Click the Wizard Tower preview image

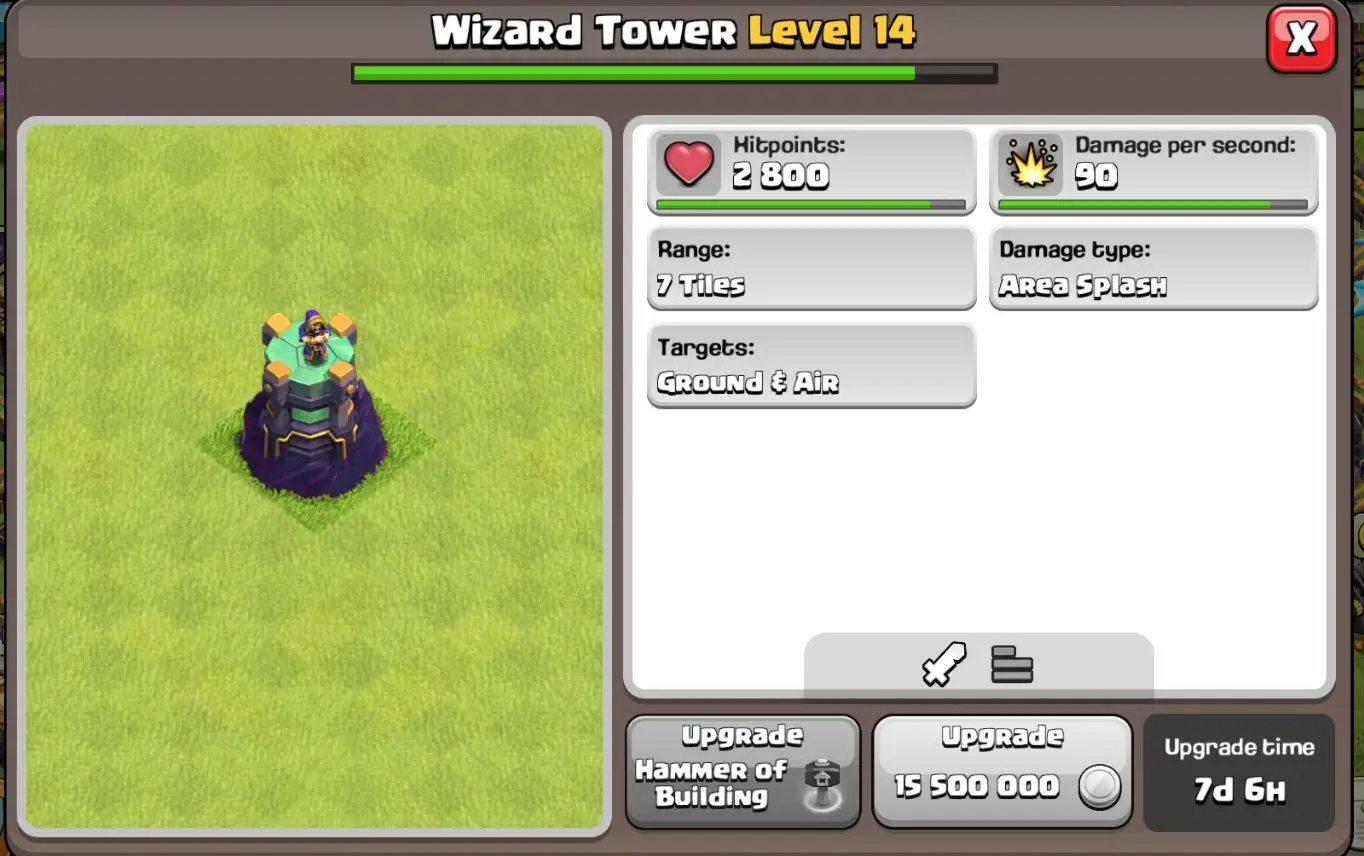pos(315,480)
